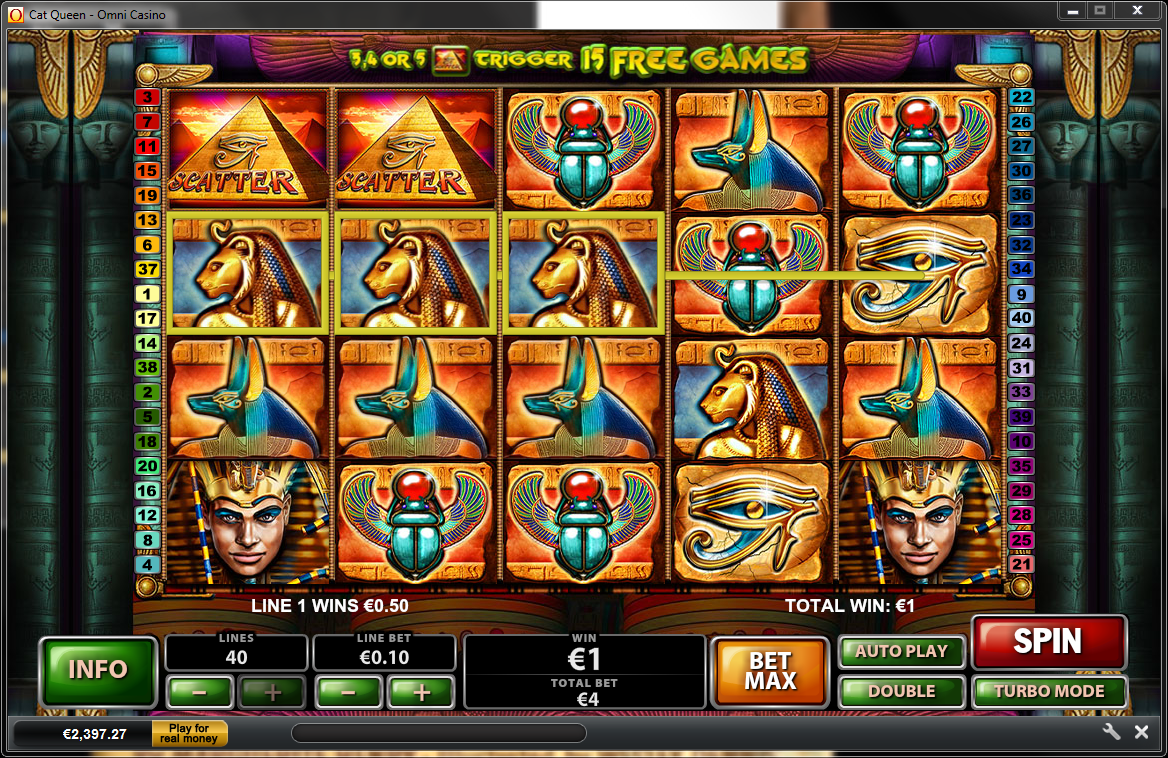Select payline number 4 marker
The image size is (1168, 758).
click(147, 565)
